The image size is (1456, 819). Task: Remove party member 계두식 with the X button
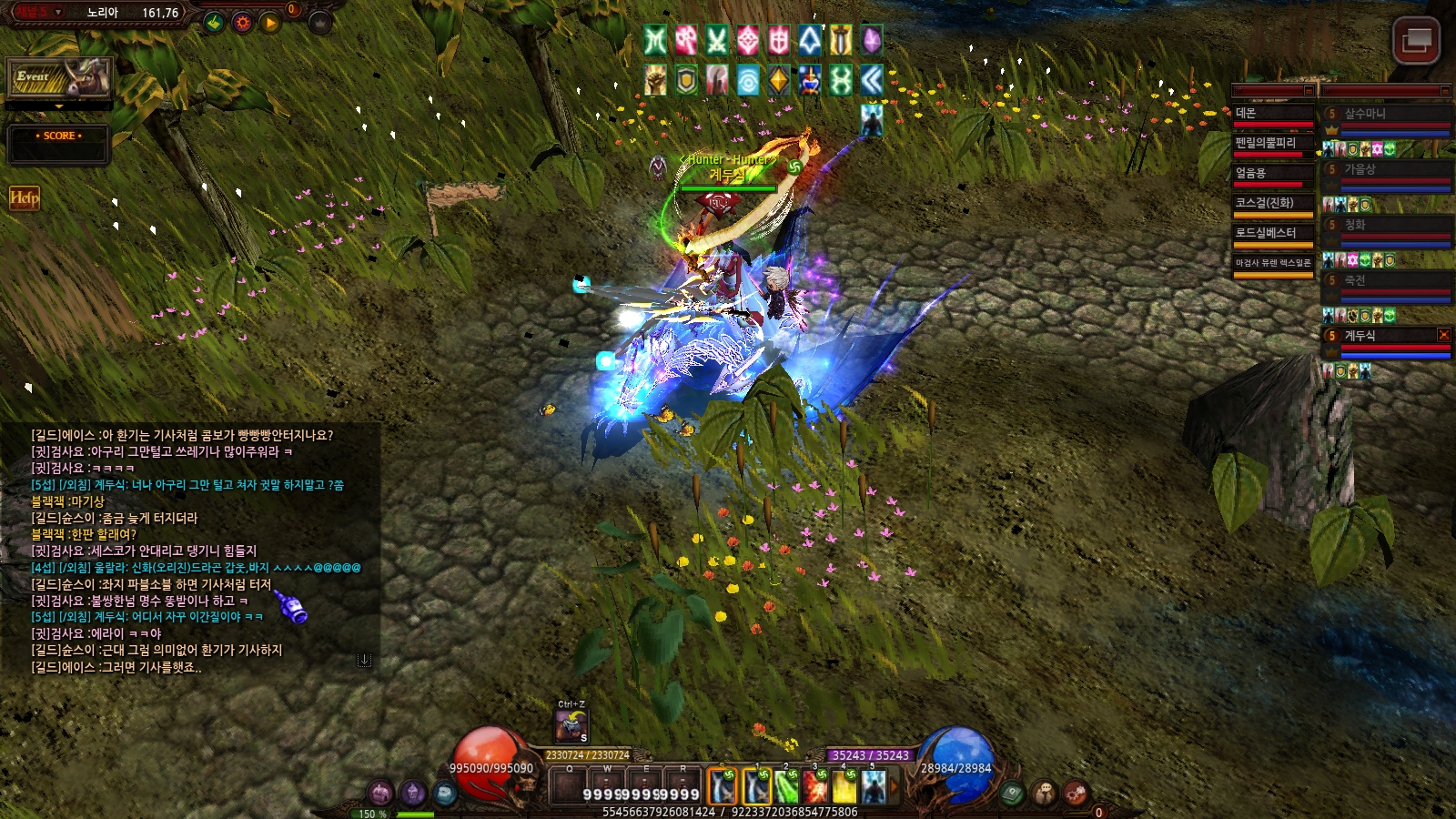[x=1443, y=335]
